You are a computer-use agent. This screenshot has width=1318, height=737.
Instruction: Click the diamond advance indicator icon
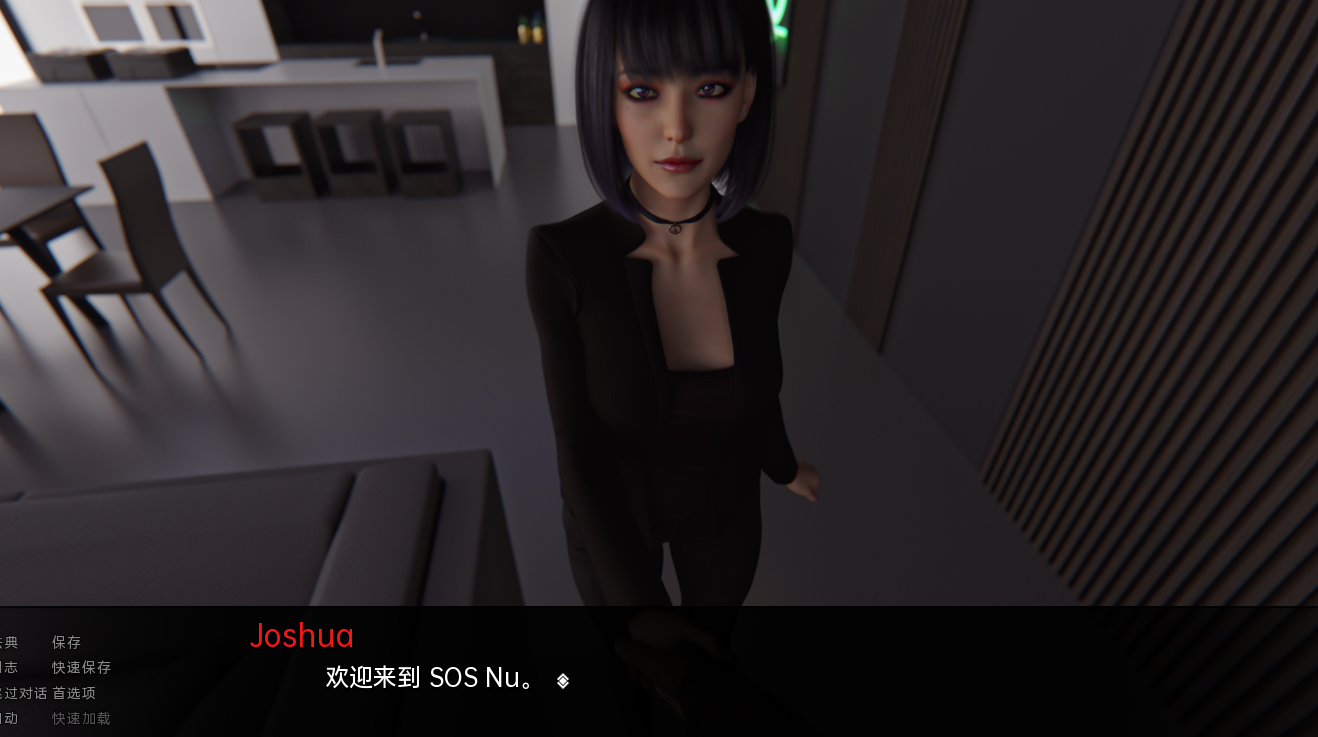coord(561,680)
